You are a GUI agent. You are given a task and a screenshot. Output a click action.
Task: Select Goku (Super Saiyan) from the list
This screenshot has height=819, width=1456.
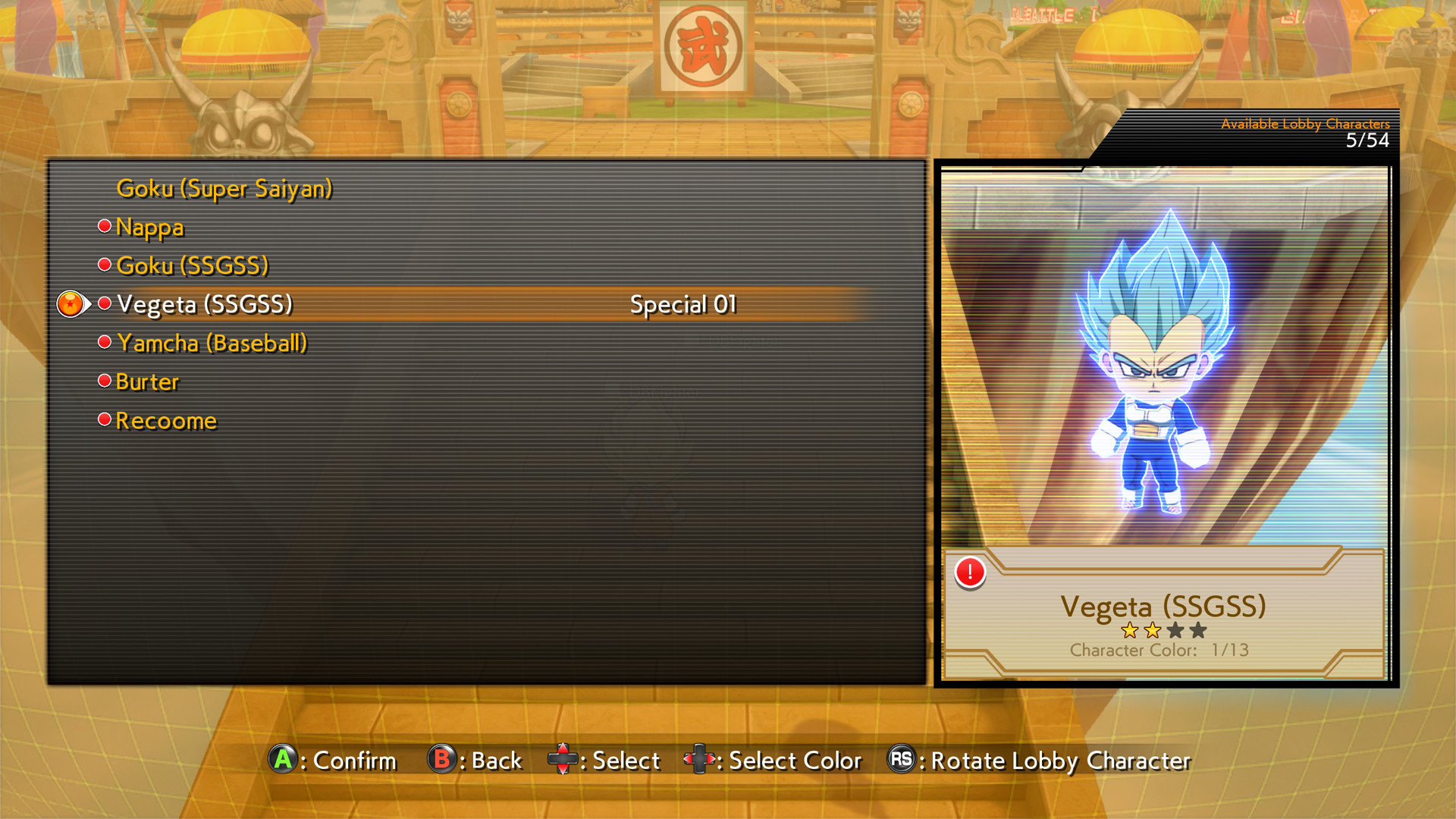(x=224, y=190)
